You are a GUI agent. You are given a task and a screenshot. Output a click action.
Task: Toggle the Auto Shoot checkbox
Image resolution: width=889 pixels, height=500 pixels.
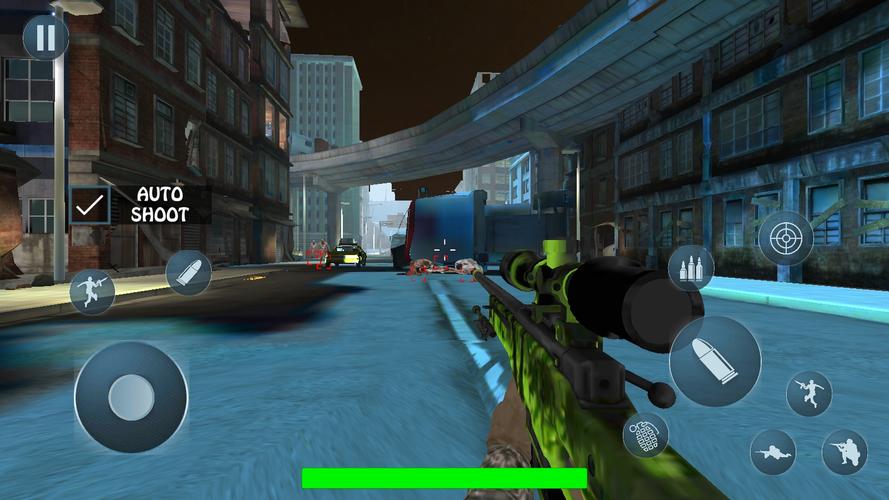[x=90, y=204]
